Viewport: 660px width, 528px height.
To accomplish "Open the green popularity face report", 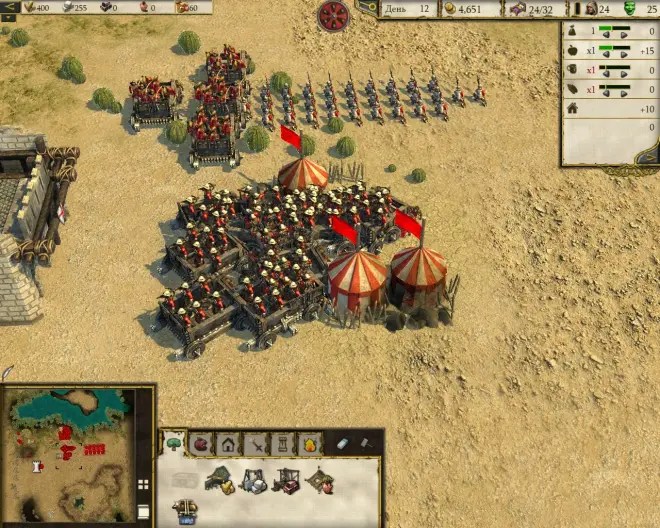I will 630,9.
